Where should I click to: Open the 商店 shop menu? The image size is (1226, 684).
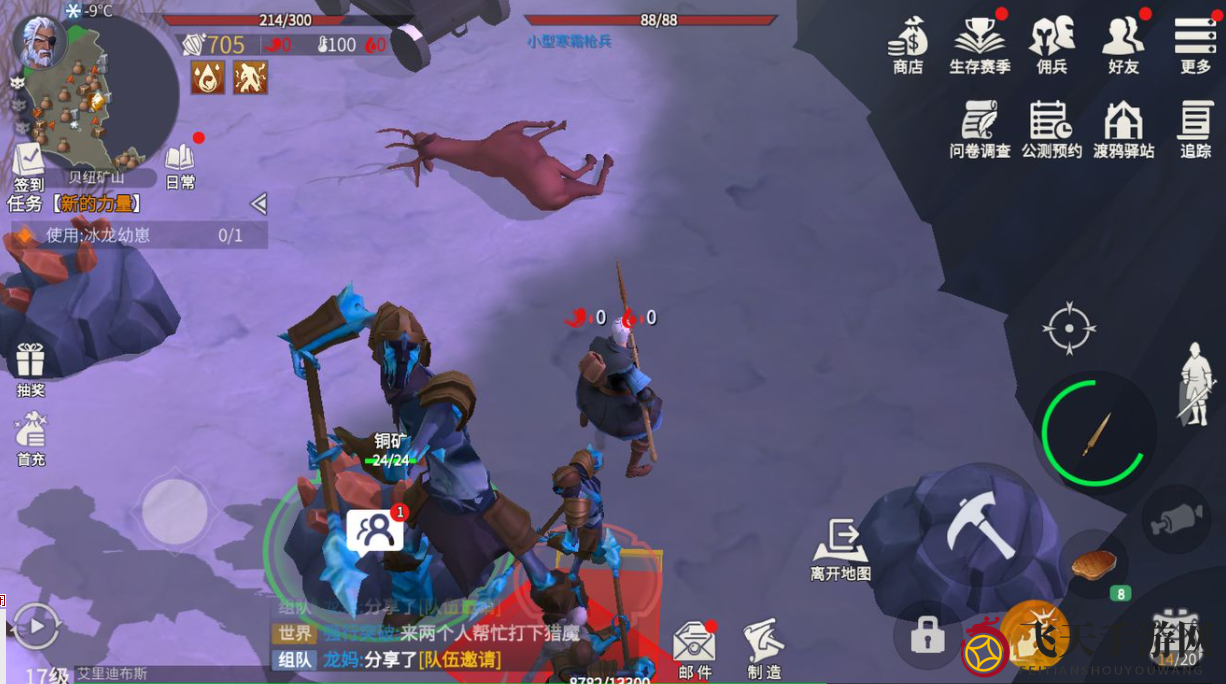tap(908, 43)
